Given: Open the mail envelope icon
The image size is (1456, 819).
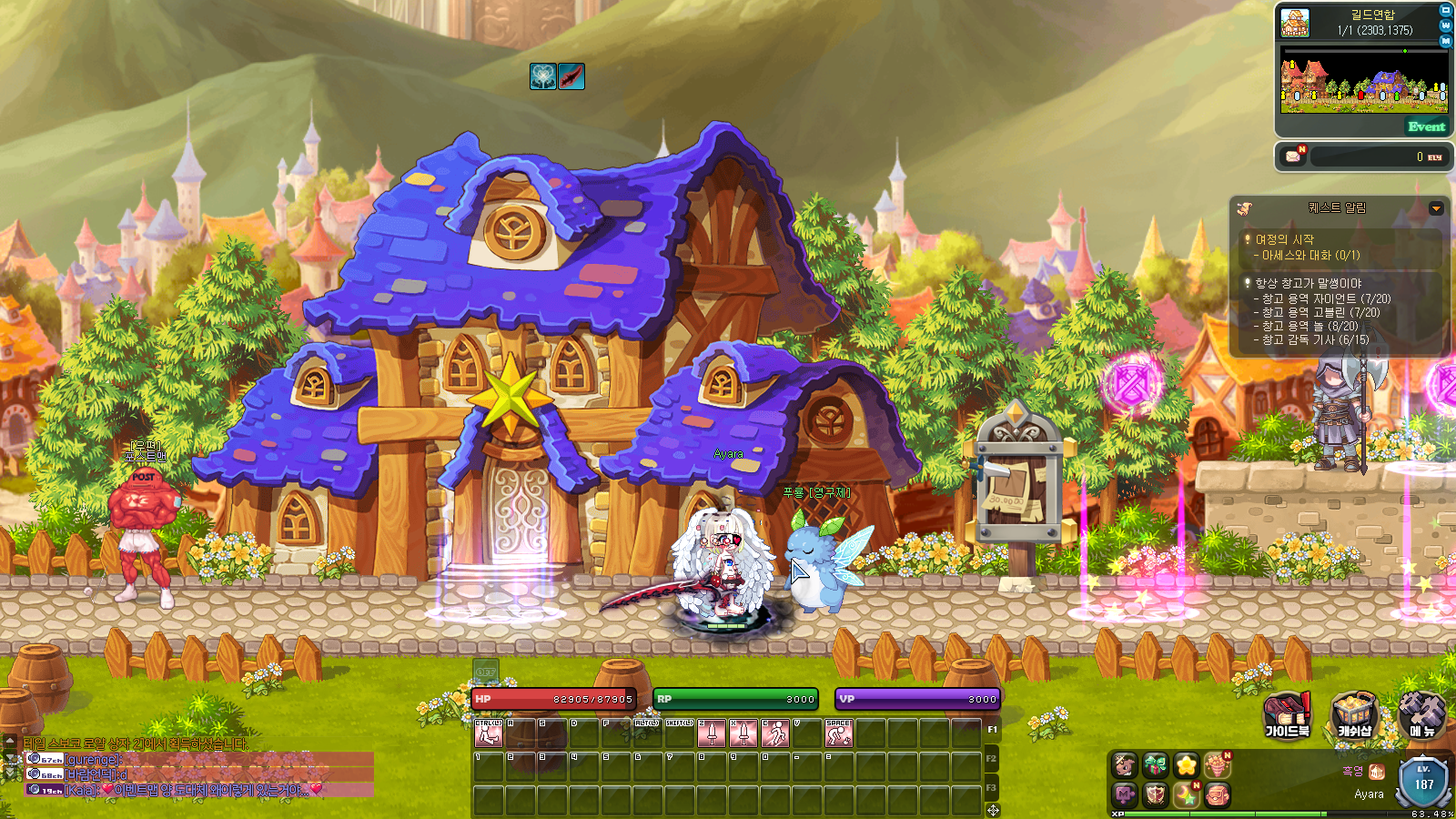Looking at the screenshot, I should (x=1293, y=157).
